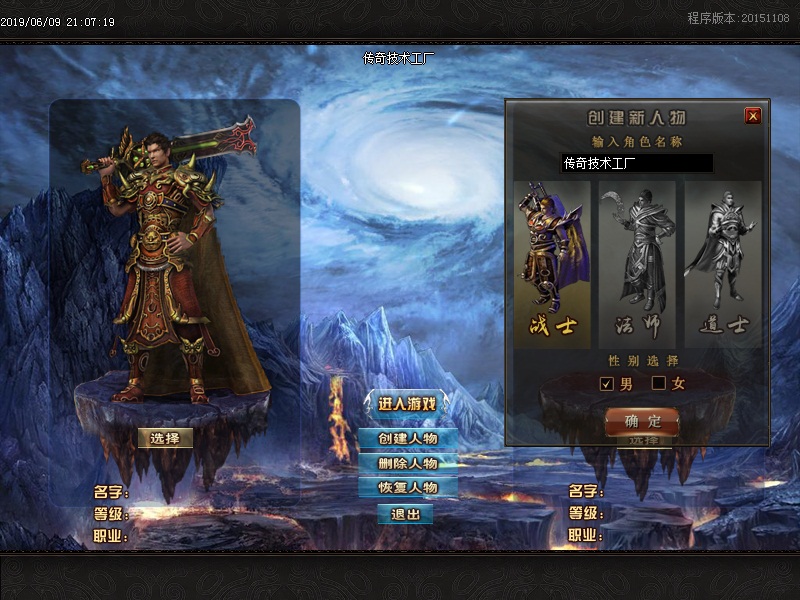Click 选择 button under the warrior
This screenshot has height=600, width=800.
165,438
